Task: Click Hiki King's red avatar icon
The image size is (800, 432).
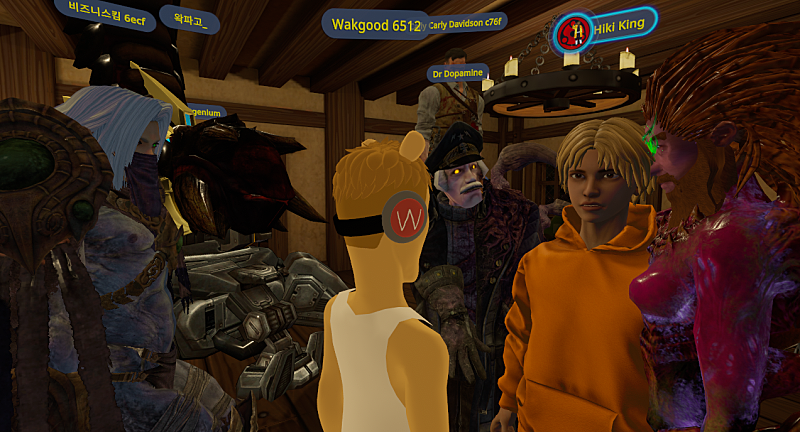Action: (574, 31)
